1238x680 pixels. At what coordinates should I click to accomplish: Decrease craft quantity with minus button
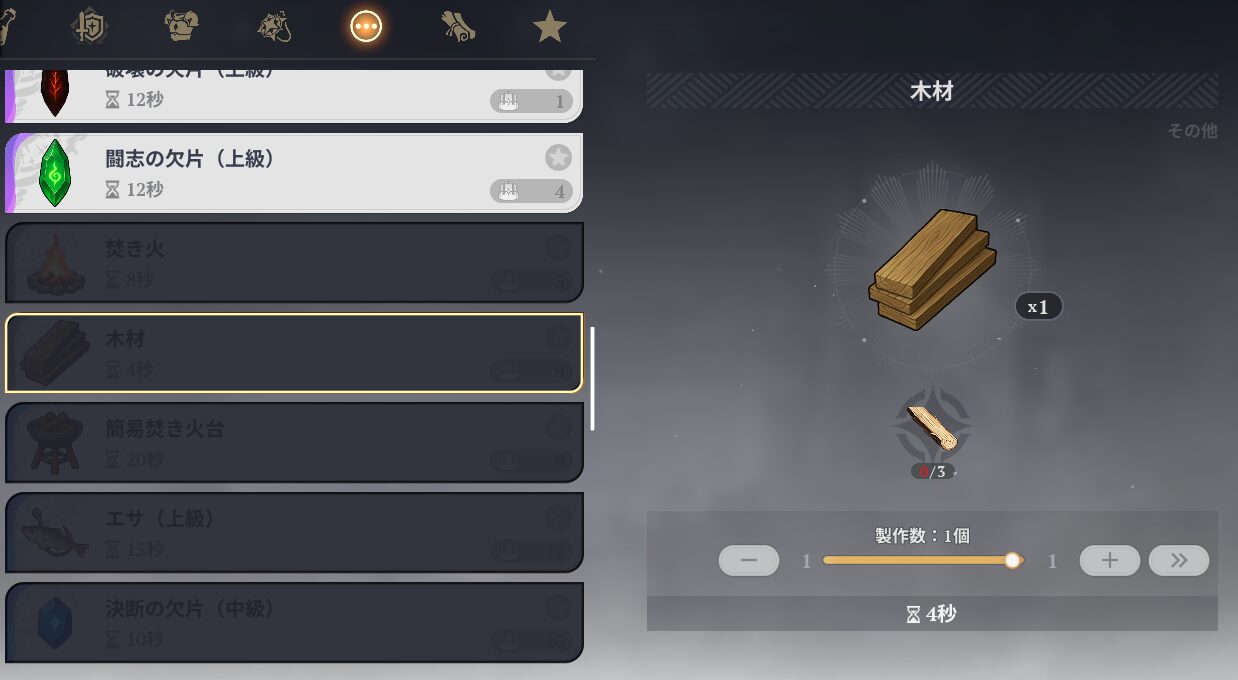click(x=749, y=561)
